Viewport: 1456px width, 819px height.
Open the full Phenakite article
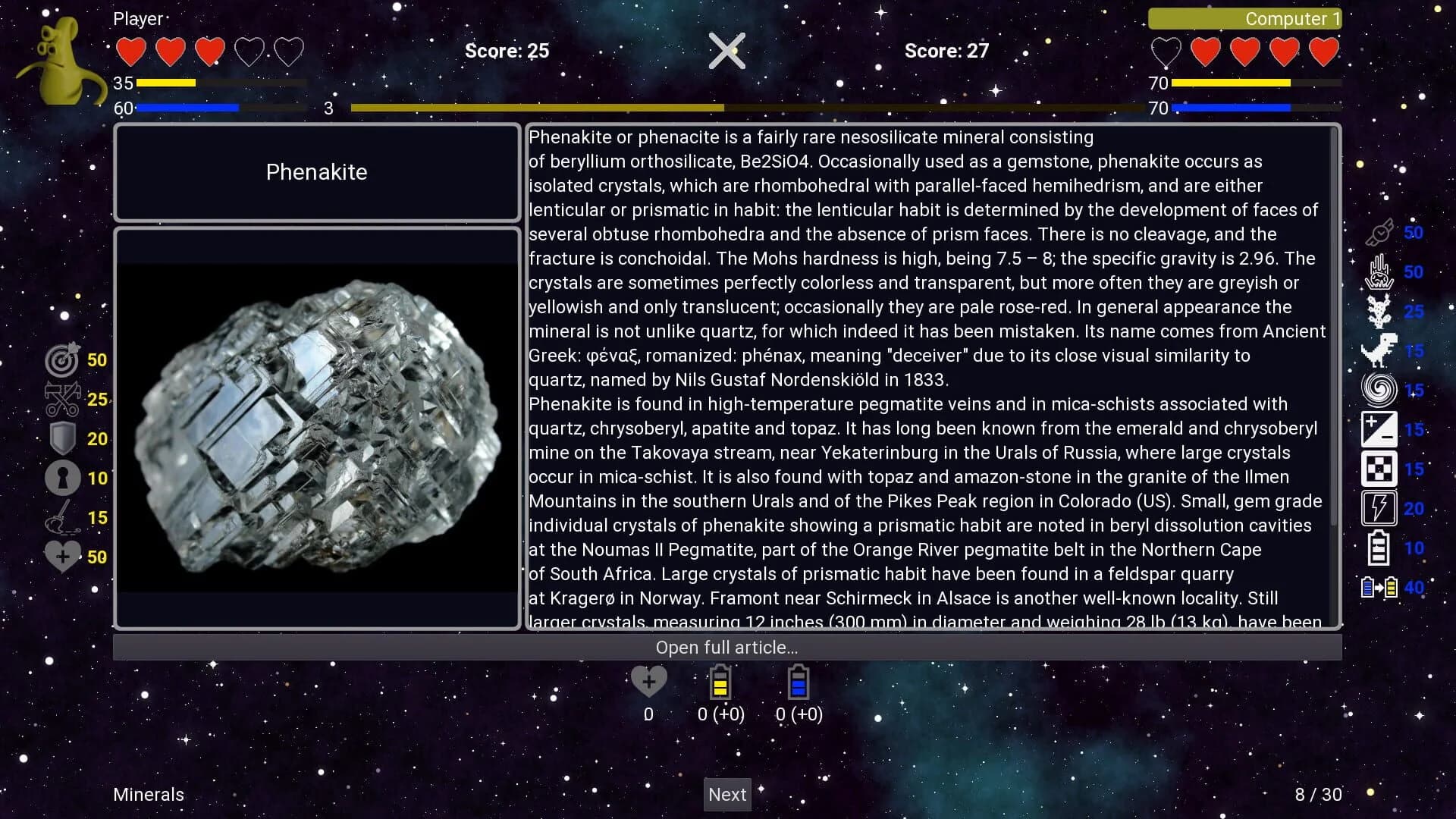[726, 648]
